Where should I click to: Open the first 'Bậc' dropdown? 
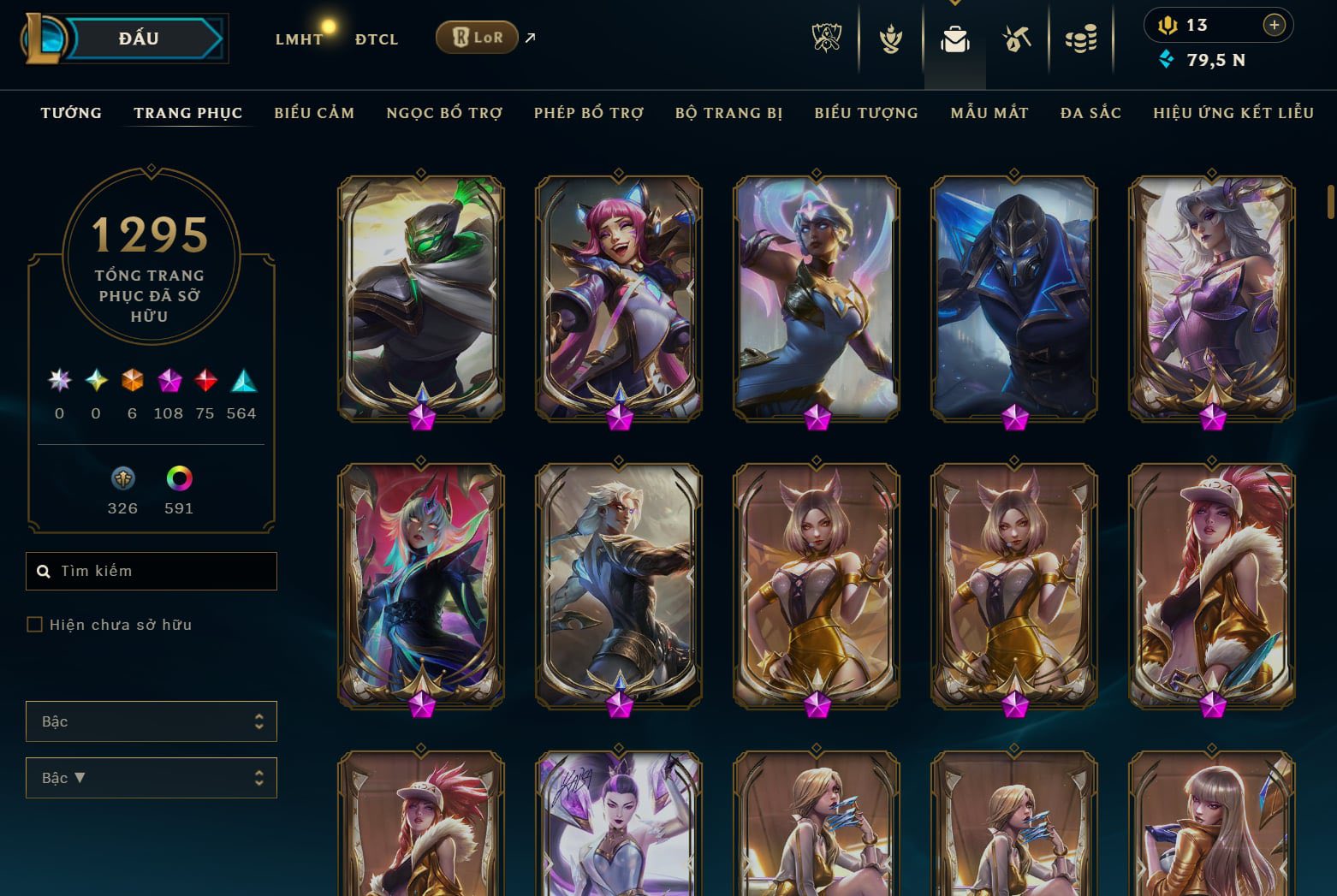[152, 721]
